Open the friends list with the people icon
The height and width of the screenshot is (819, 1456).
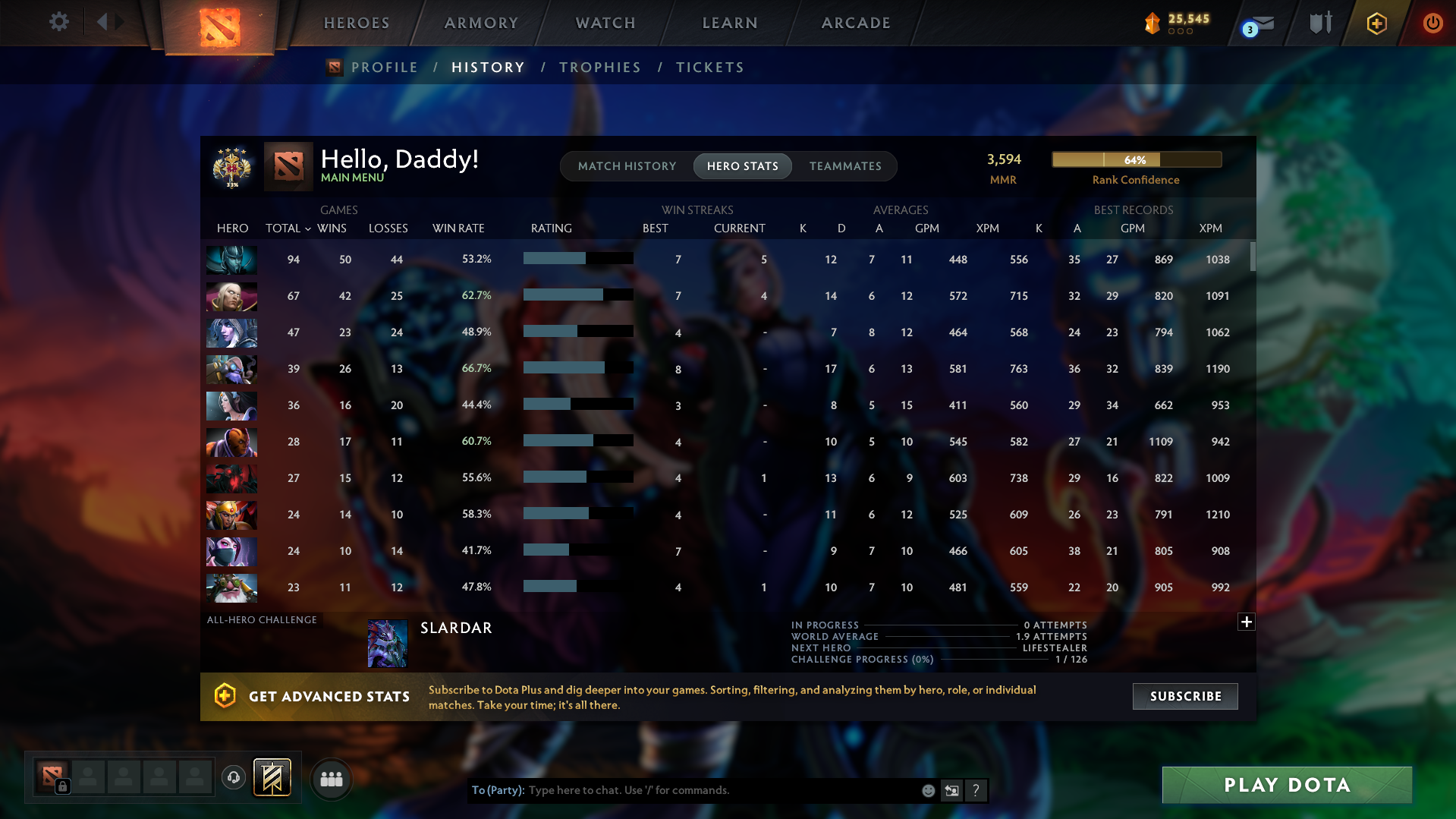click(x=331, y=778)
